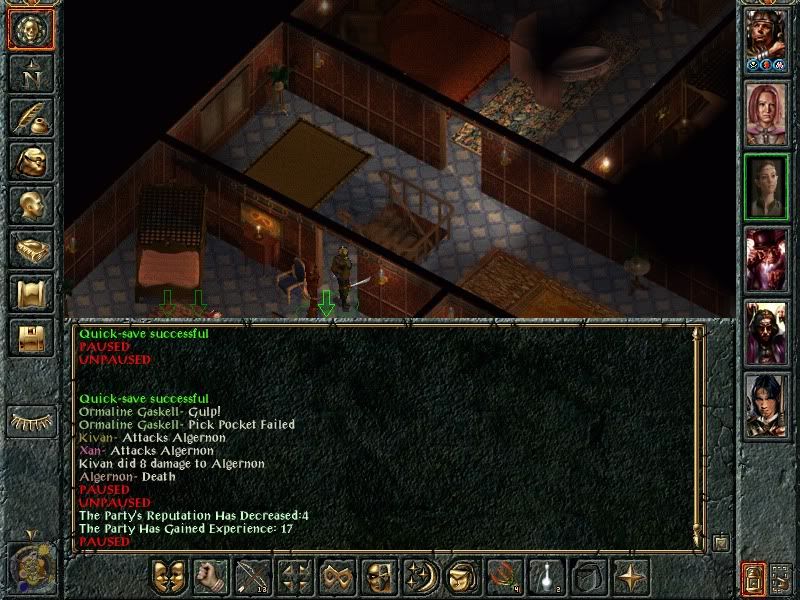800x600 pixels.
Task: Open the priest scroll icon
Action: tap(31, 292)
